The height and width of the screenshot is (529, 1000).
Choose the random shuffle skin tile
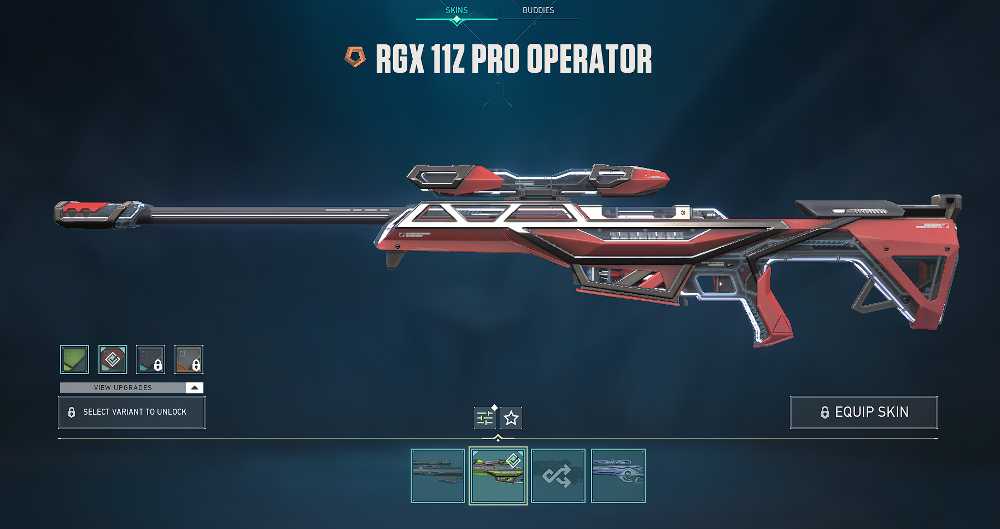tap(558, 475)
